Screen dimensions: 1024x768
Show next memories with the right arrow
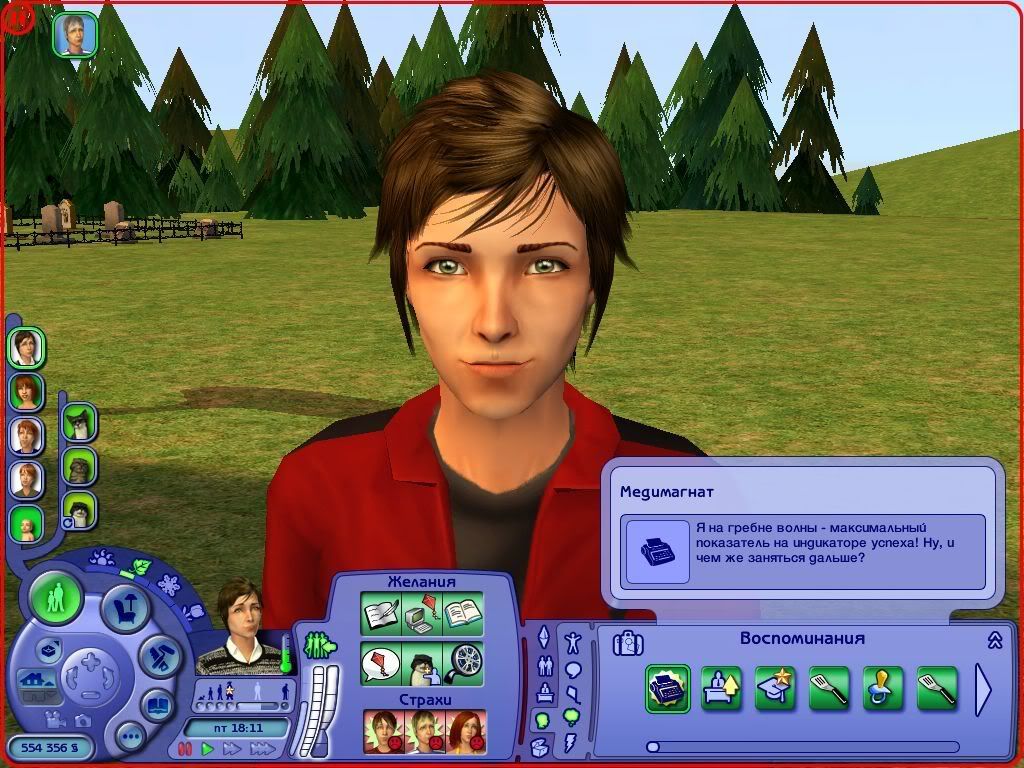[x=983, y=689]
